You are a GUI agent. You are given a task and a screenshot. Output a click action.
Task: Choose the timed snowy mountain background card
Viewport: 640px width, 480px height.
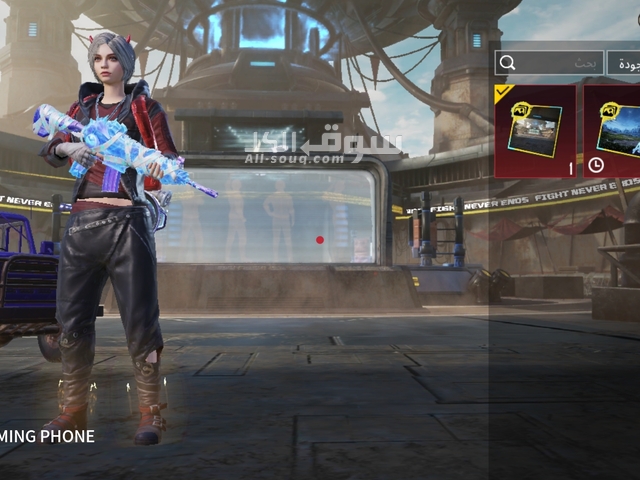[x=613, y=131]
